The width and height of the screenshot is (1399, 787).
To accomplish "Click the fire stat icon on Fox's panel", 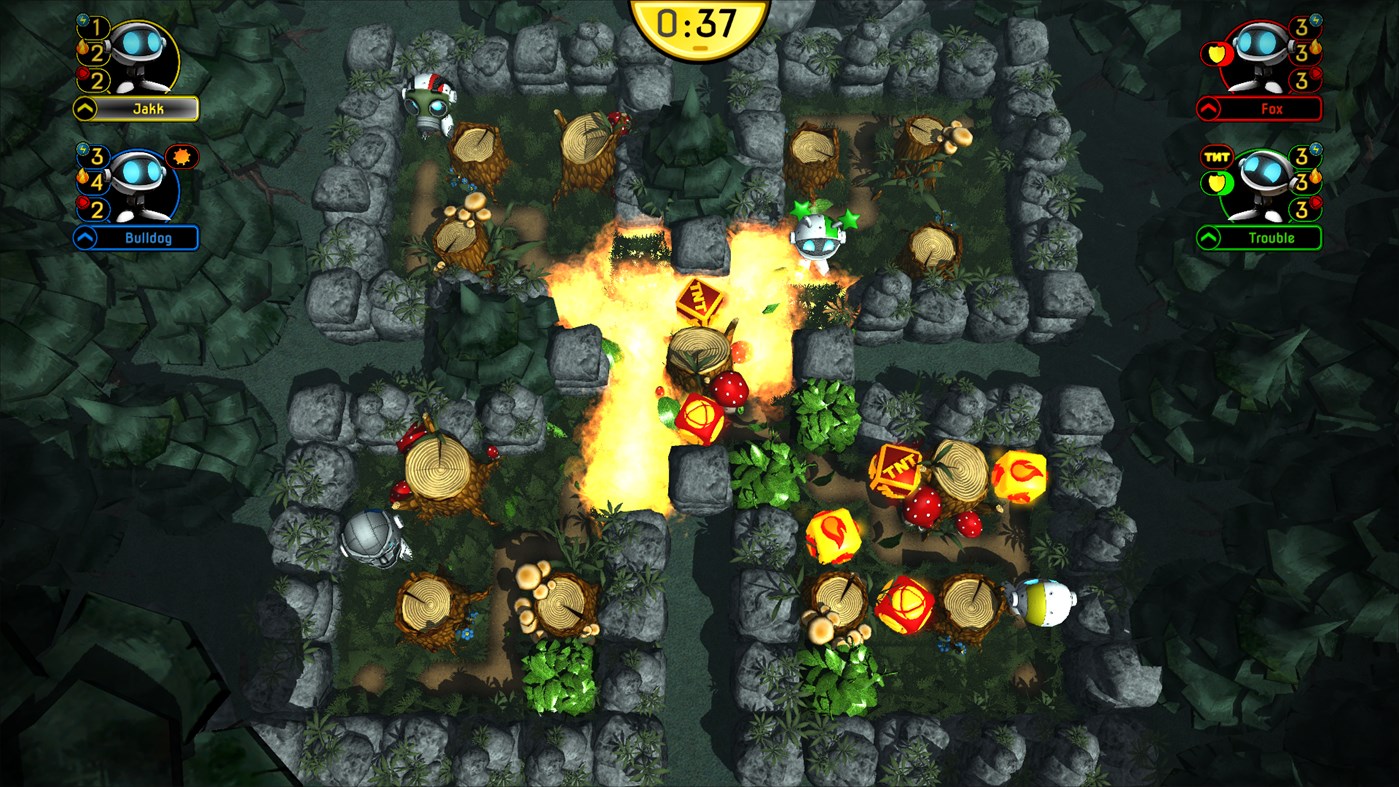I will pyautogui.click(x=1315, y=47).
